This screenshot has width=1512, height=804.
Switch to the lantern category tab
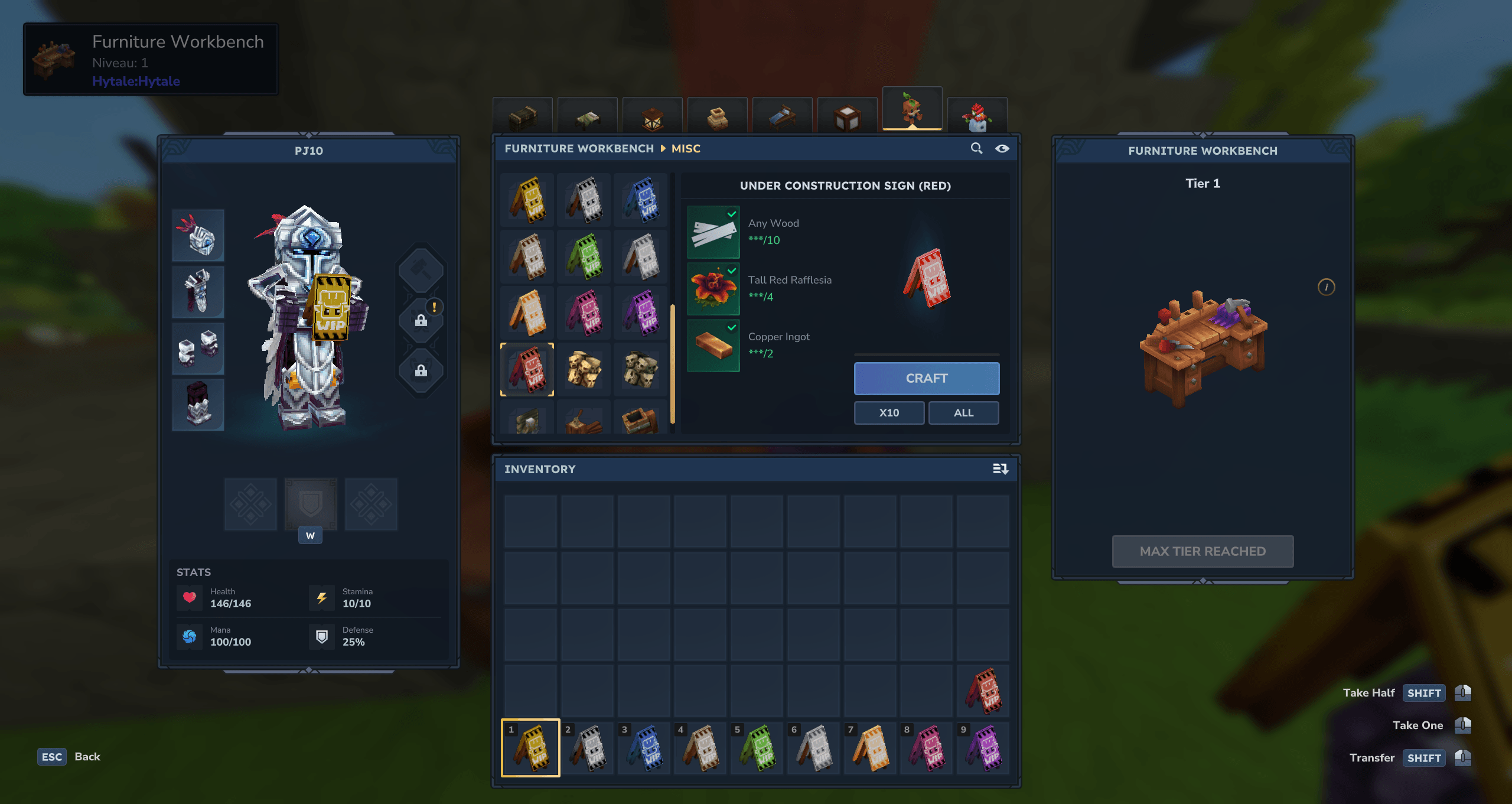[652, 116]
